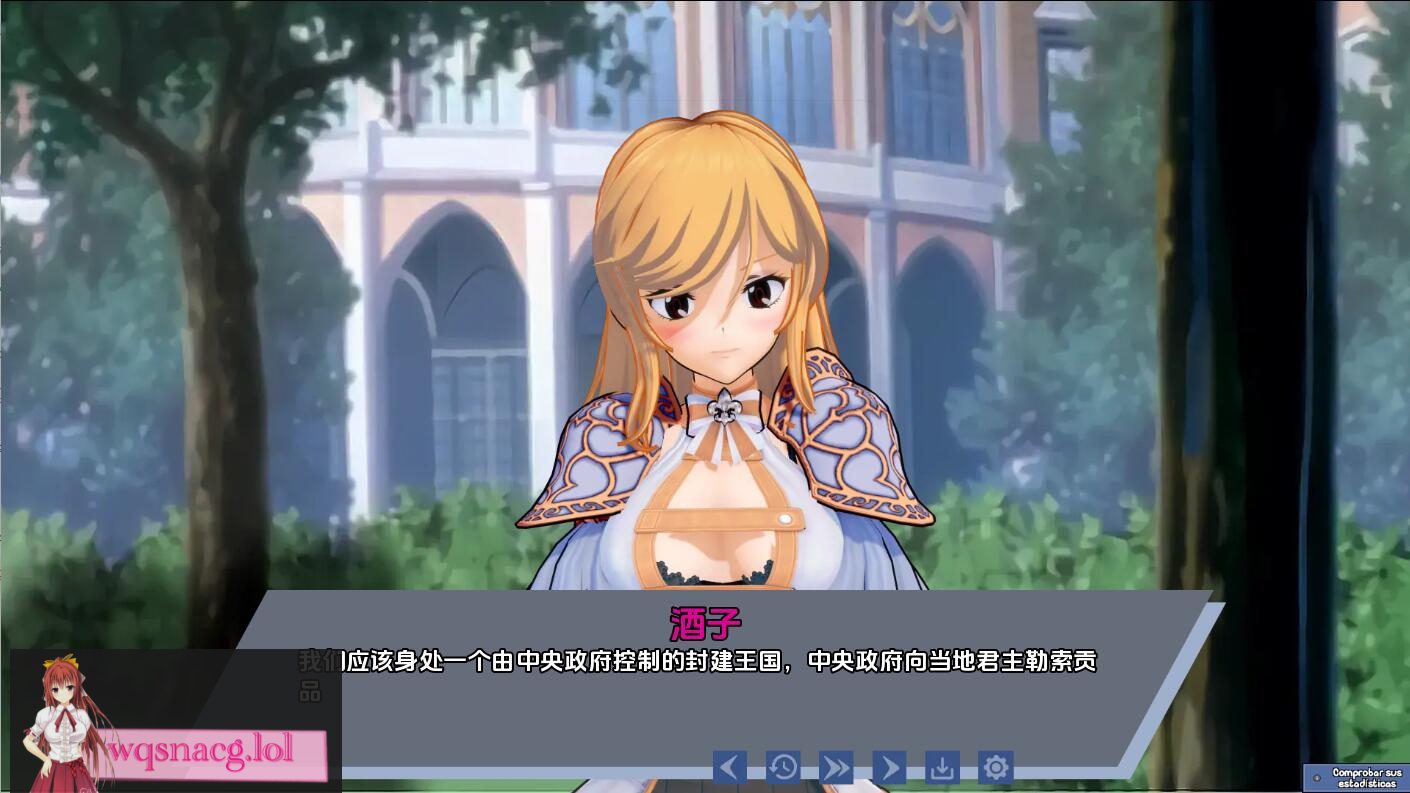
Task: Roll back one line with the back arrow
Action: click(x=728, y=767)
